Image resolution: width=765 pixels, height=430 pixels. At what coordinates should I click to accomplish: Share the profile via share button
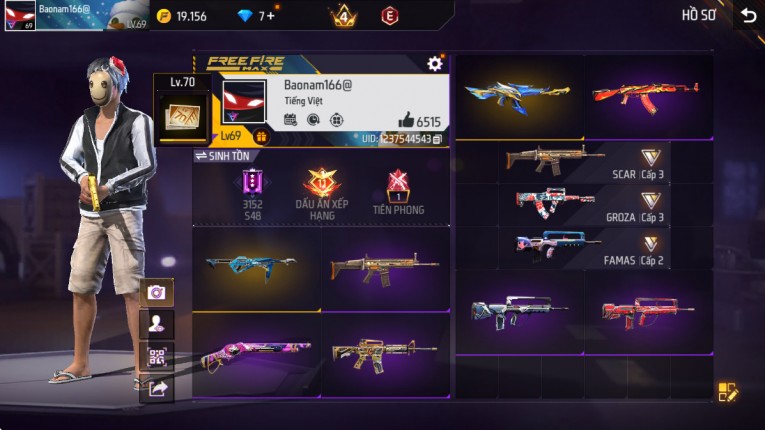pos(157,388)
